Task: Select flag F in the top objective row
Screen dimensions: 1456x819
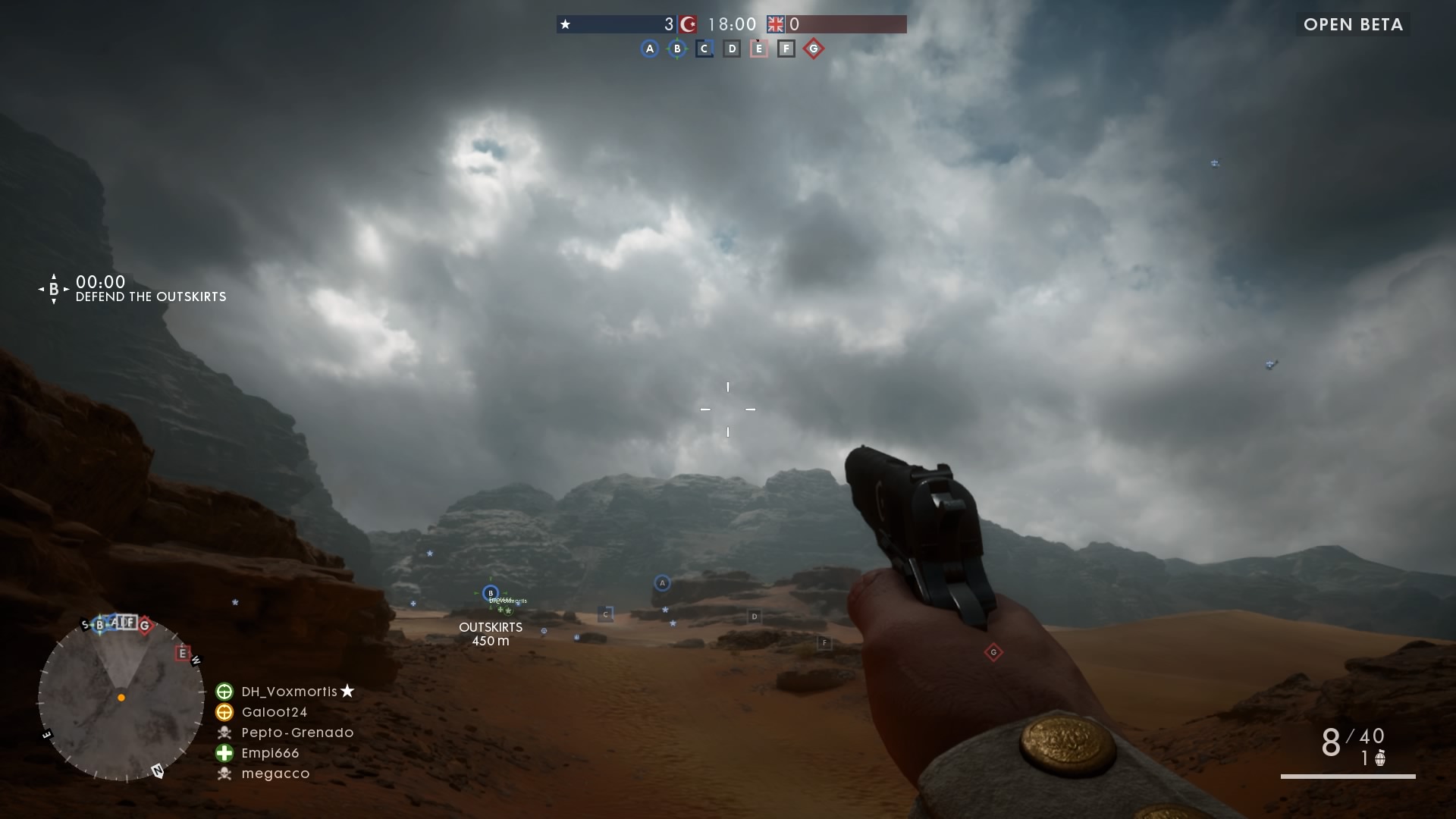Action: [786, 49]
